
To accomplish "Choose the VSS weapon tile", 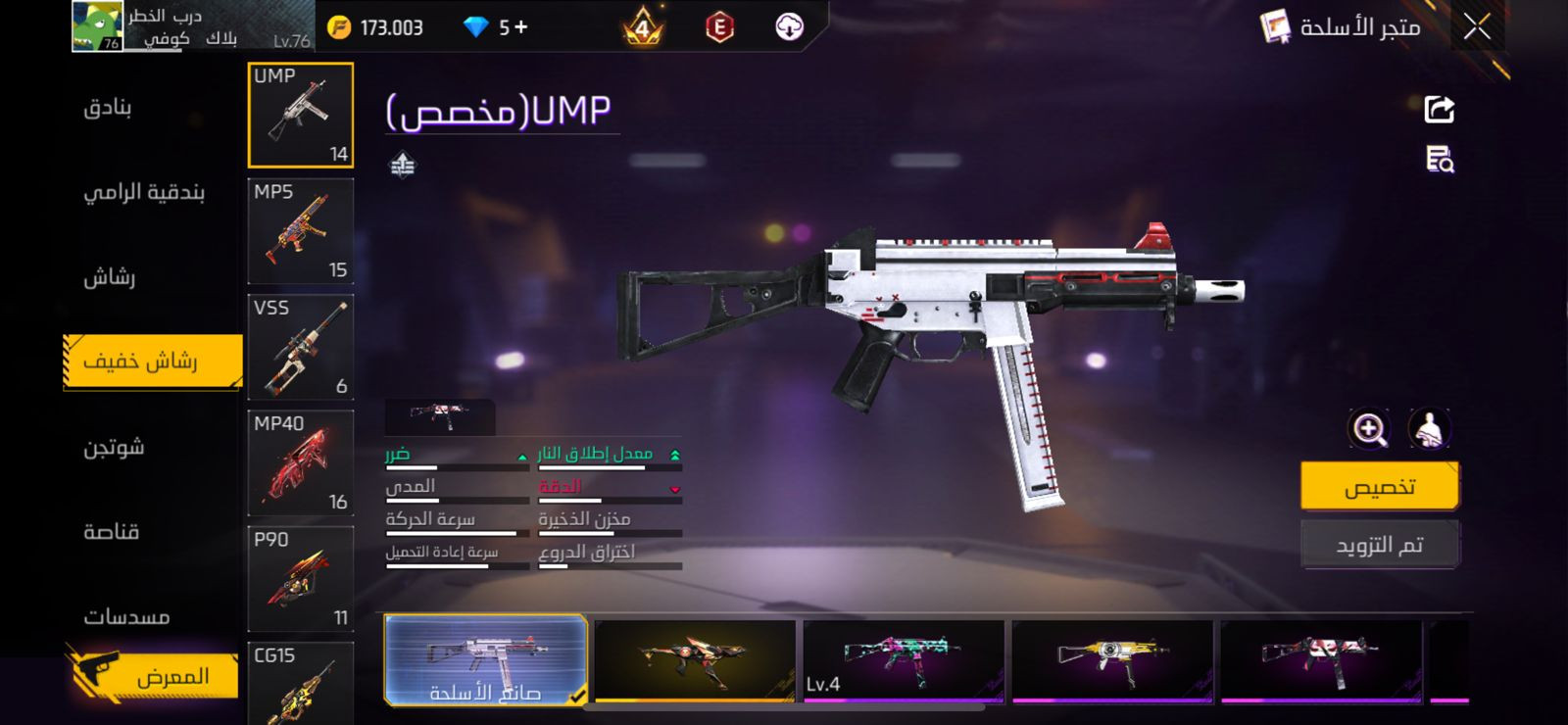I will [x=300, y=347].
